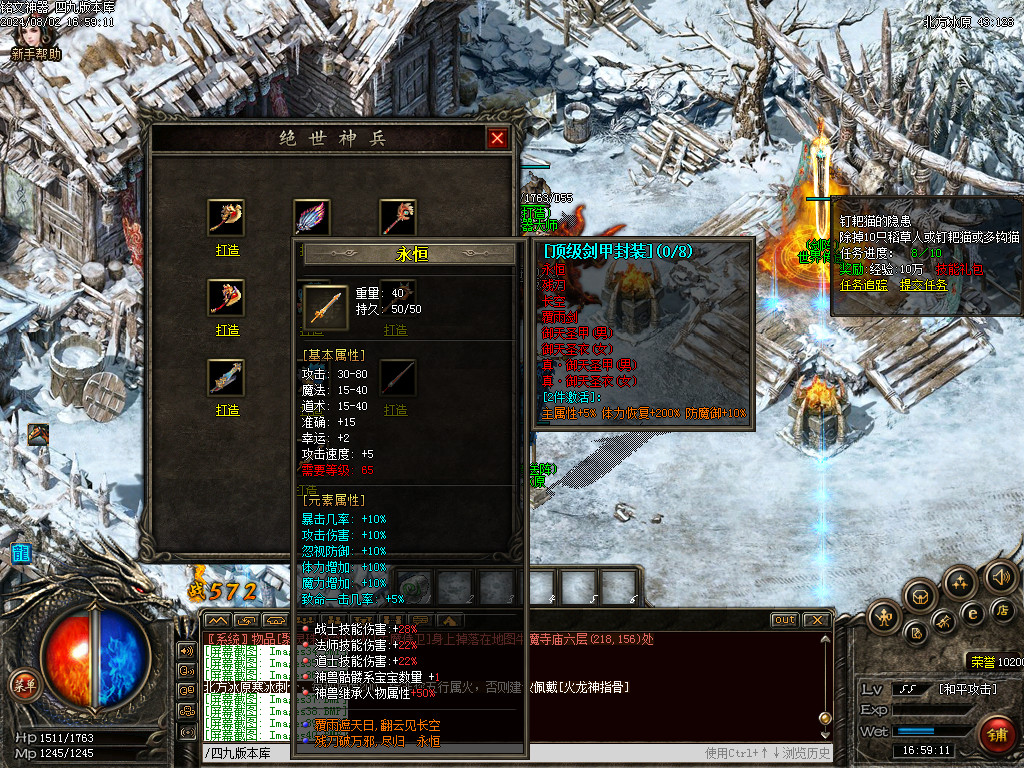
Task: Forge the golden axe weapon via 打造
Action: point(227,250)
